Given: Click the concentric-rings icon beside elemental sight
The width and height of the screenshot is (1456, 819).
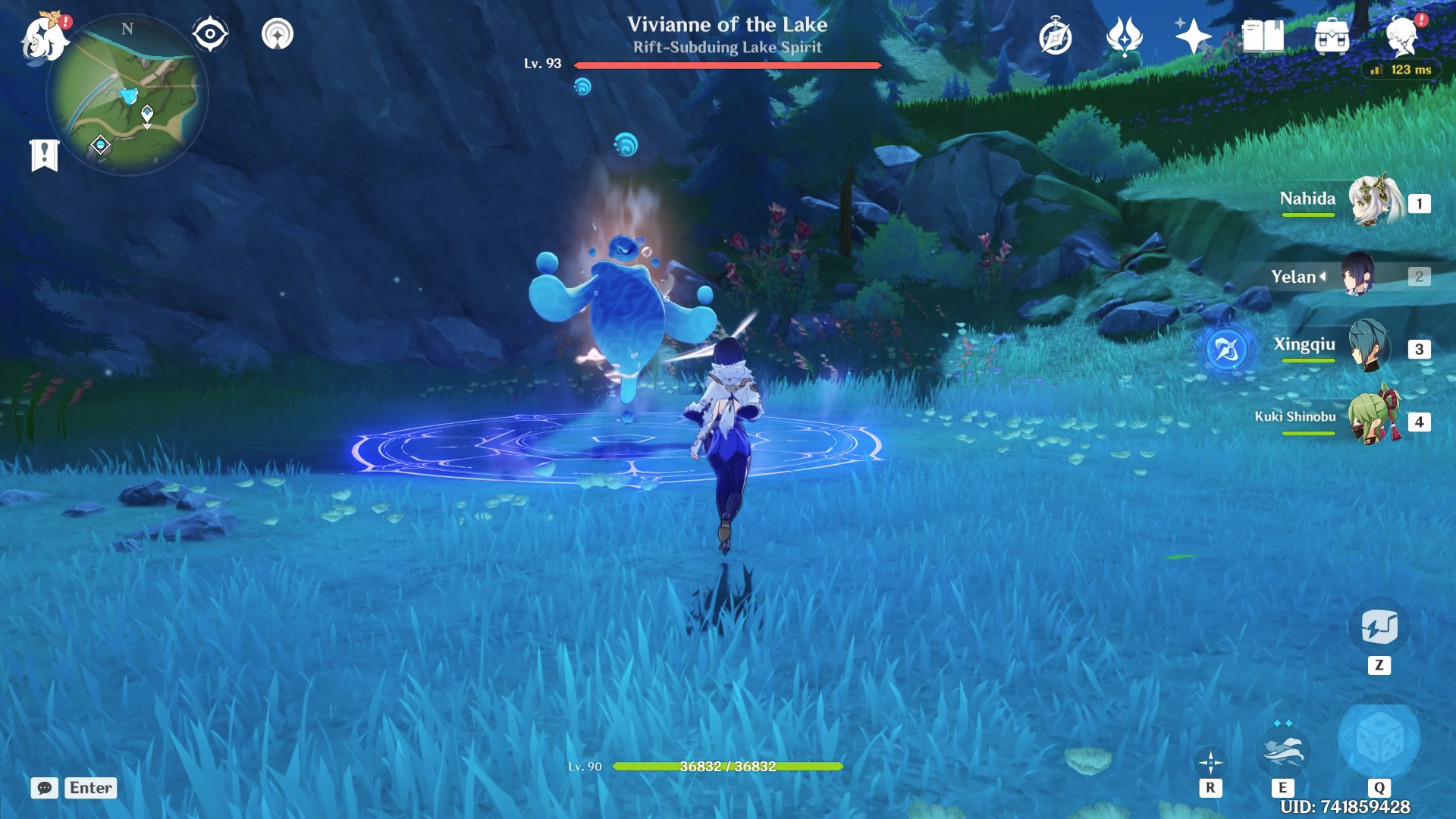Looking at the screenshot, I should click(278, 34).
